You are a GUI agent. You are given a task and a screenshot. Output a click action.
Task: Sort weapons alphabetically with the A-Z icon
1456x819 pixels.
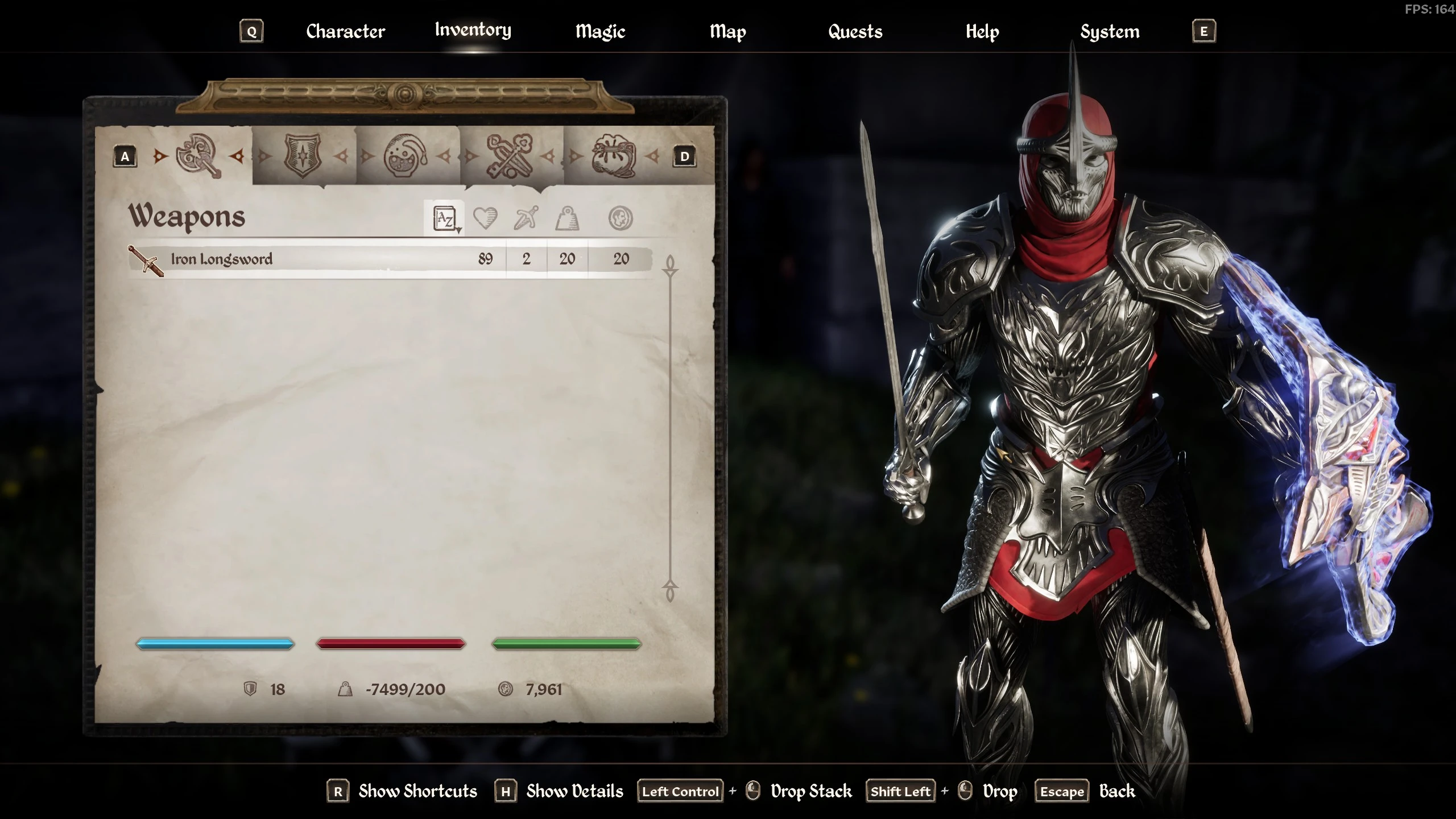(445, 218)
